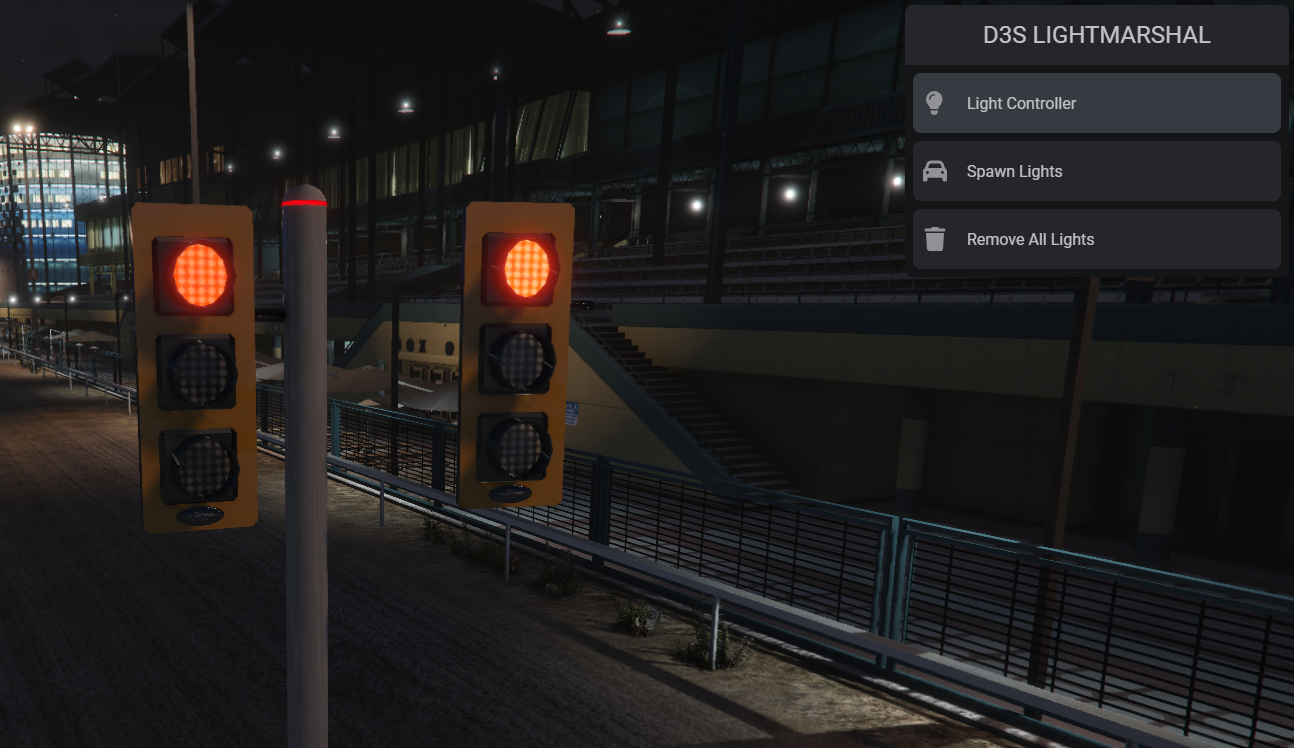Image resolution: width=1294 pixels, height=748 pixels.
Task: Select the car icon next to Spawn Lights
Action: (936, 170)
